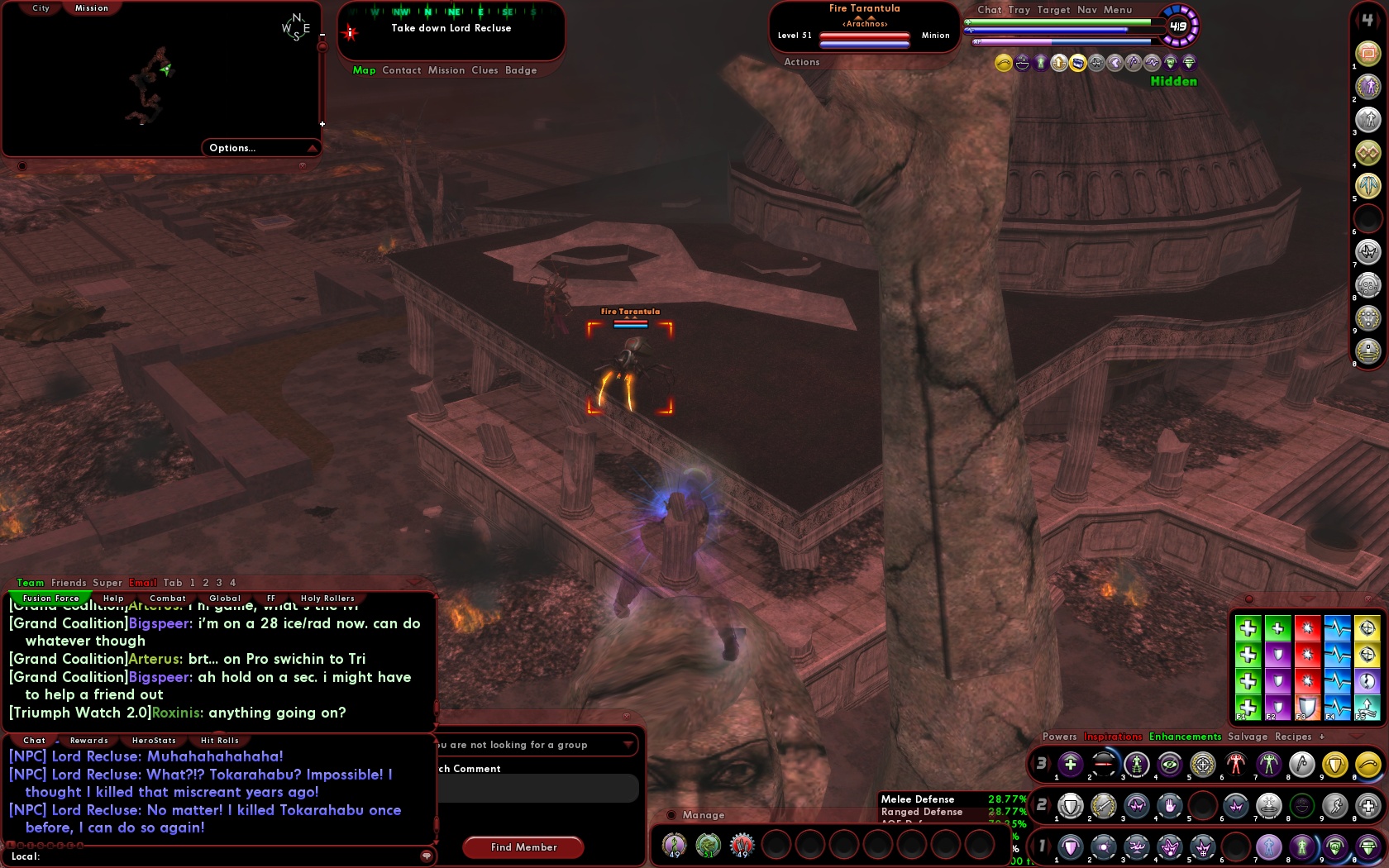
Task: Click the red gear temporary power icon in the bottom bar
Action: tap(742, 845)
